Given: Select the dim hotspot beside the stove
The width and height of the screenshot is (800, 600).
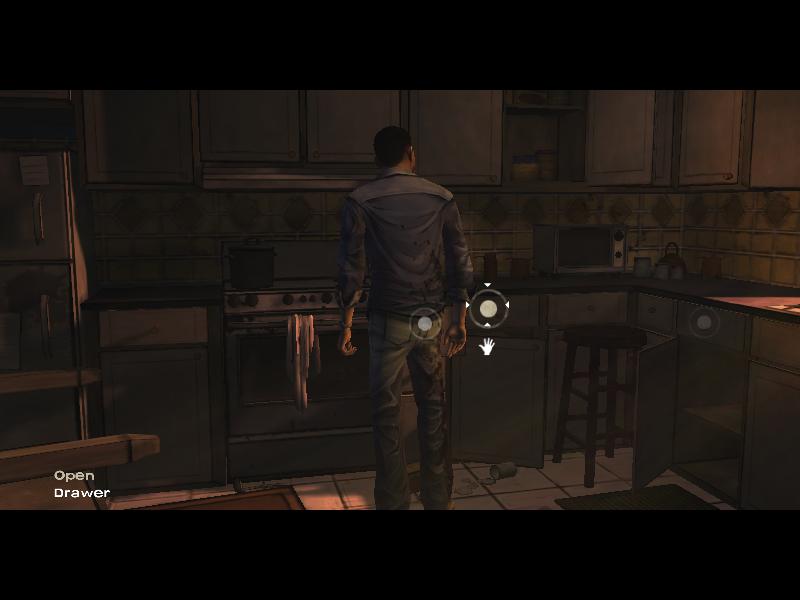Looking at the screenshot, I should tap(425, 323).
